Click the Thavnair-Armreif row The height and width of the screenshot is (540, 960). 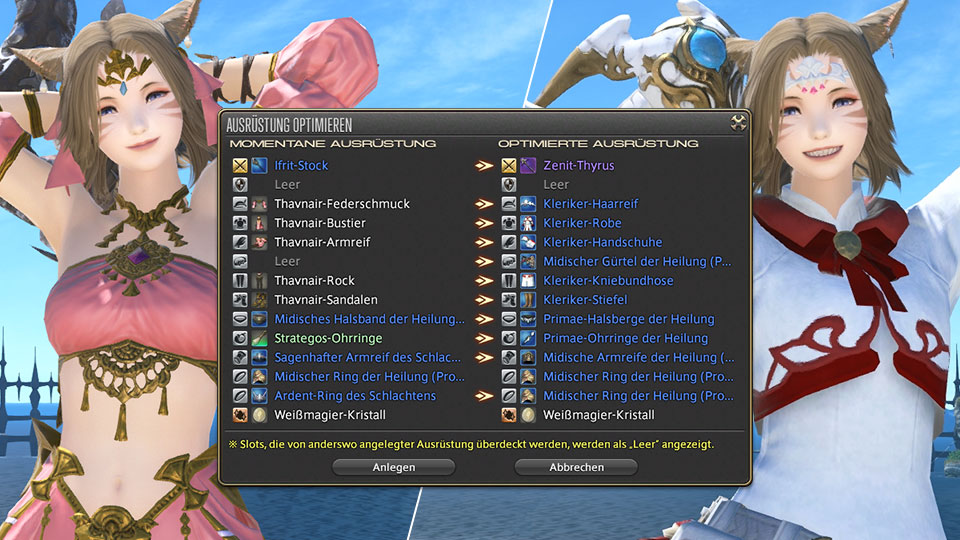click(321, 242)
